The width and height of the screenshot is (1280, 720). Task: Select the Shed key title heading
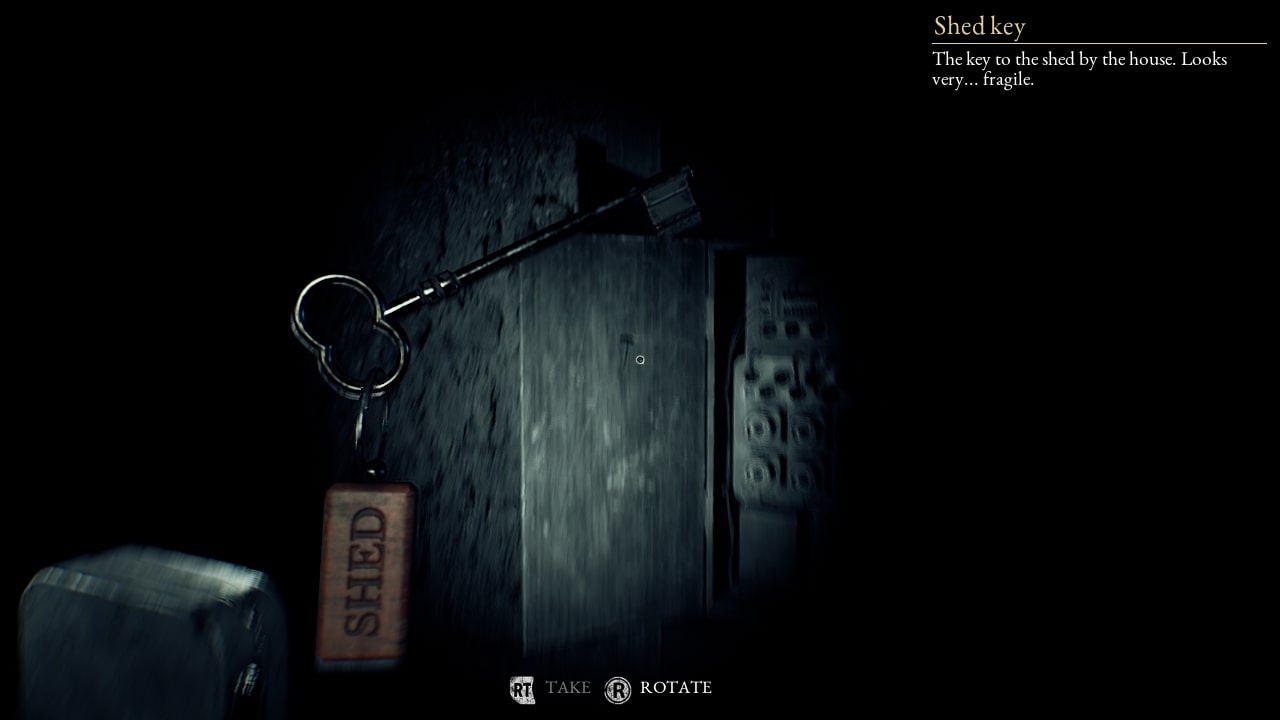coord(979,26)
